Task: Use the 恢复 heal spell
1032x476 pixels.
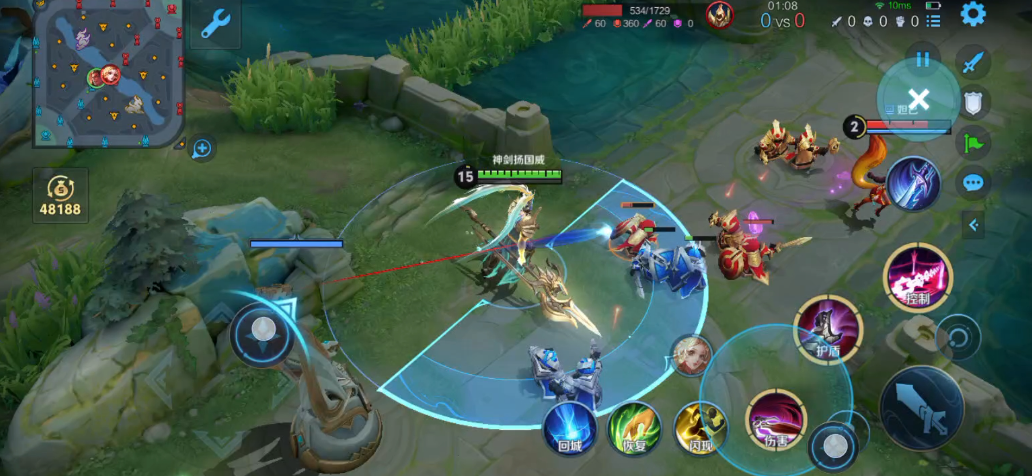Action: tap(635, 428)
